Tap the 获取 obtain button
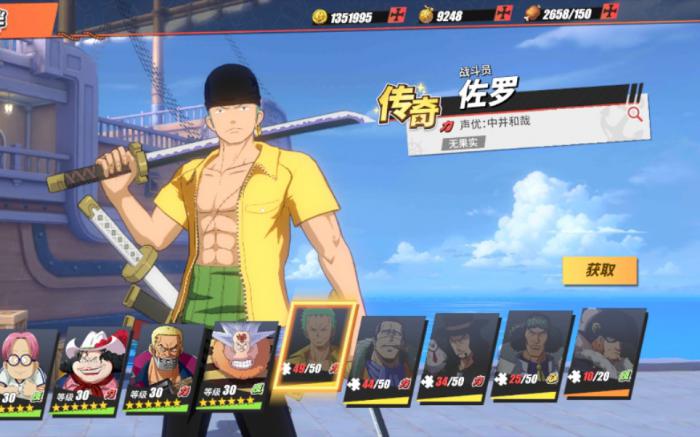This screenshot has height=437, width=700. (599, 270)
